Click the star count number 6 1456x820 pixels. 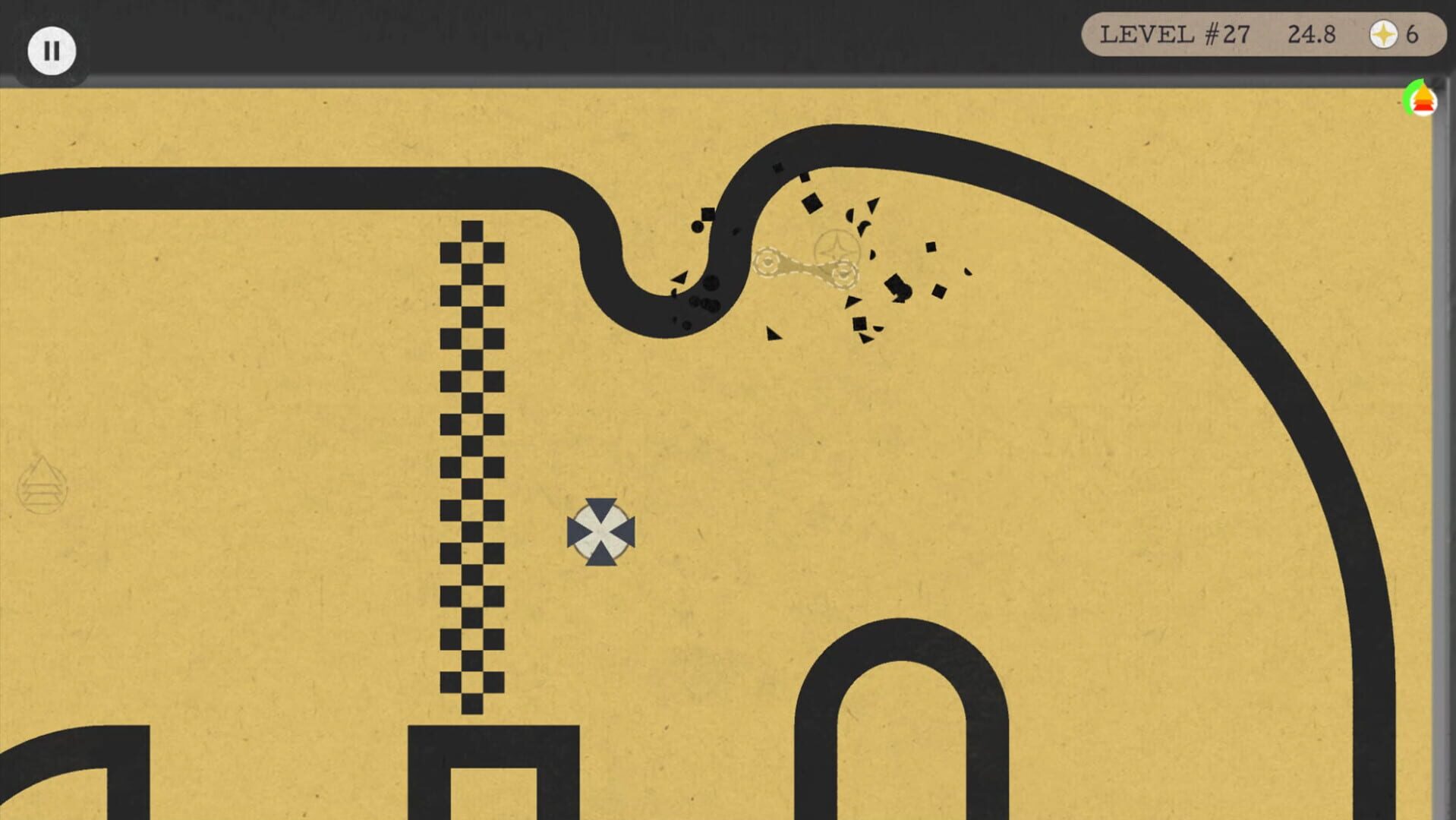(1412, 34)
